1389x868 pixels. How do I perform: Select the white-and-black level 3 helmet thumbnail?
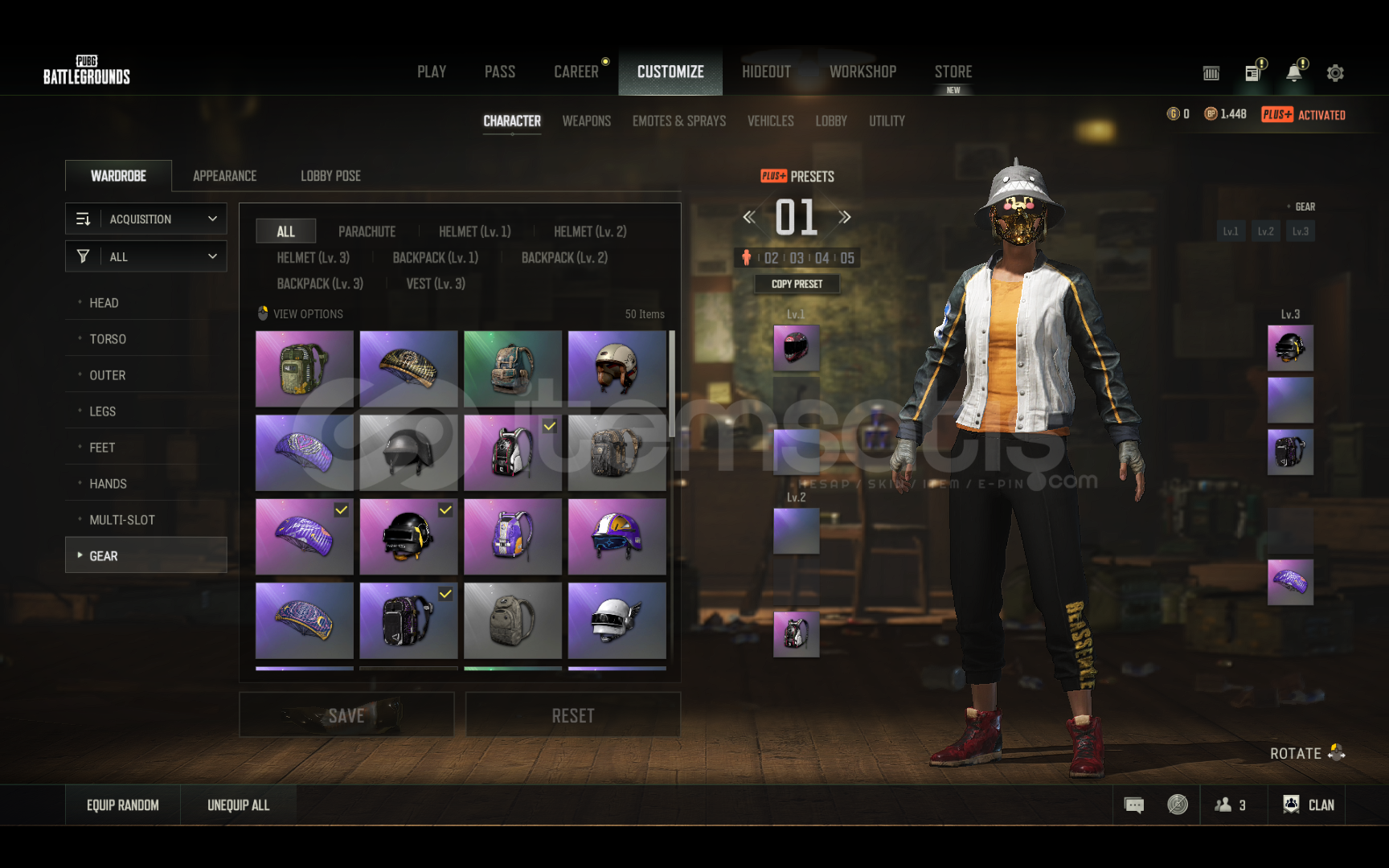[x=617, y=620]
